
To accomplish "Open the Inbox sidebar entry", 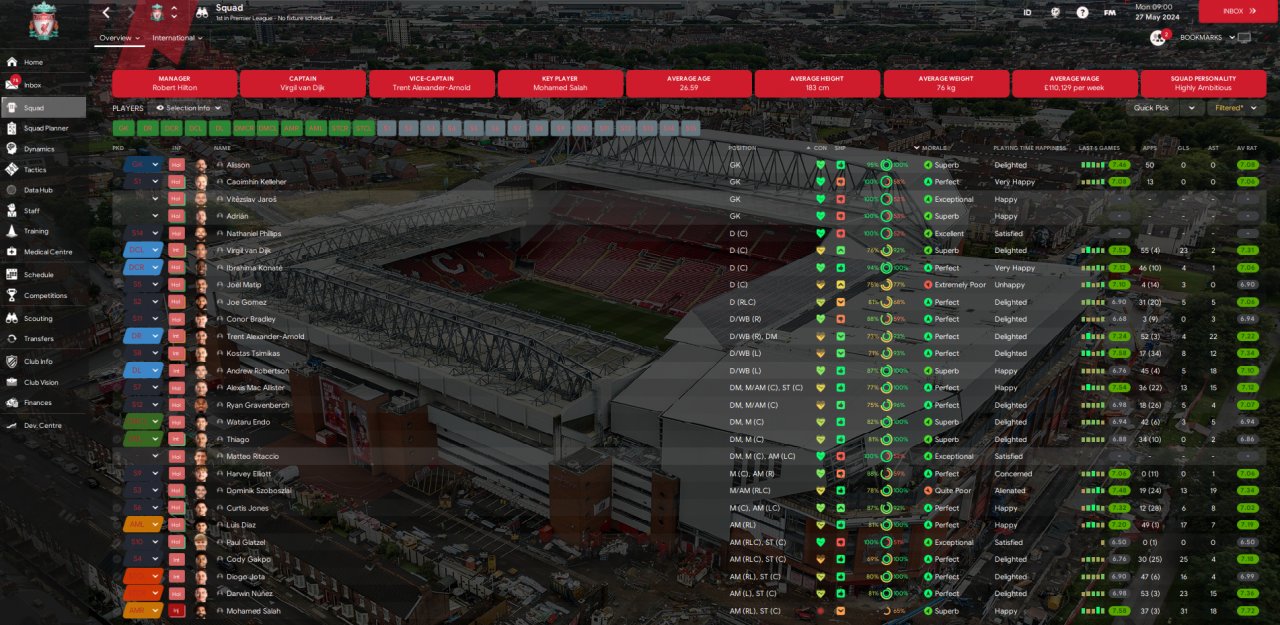I will click(x=33, y=85).
